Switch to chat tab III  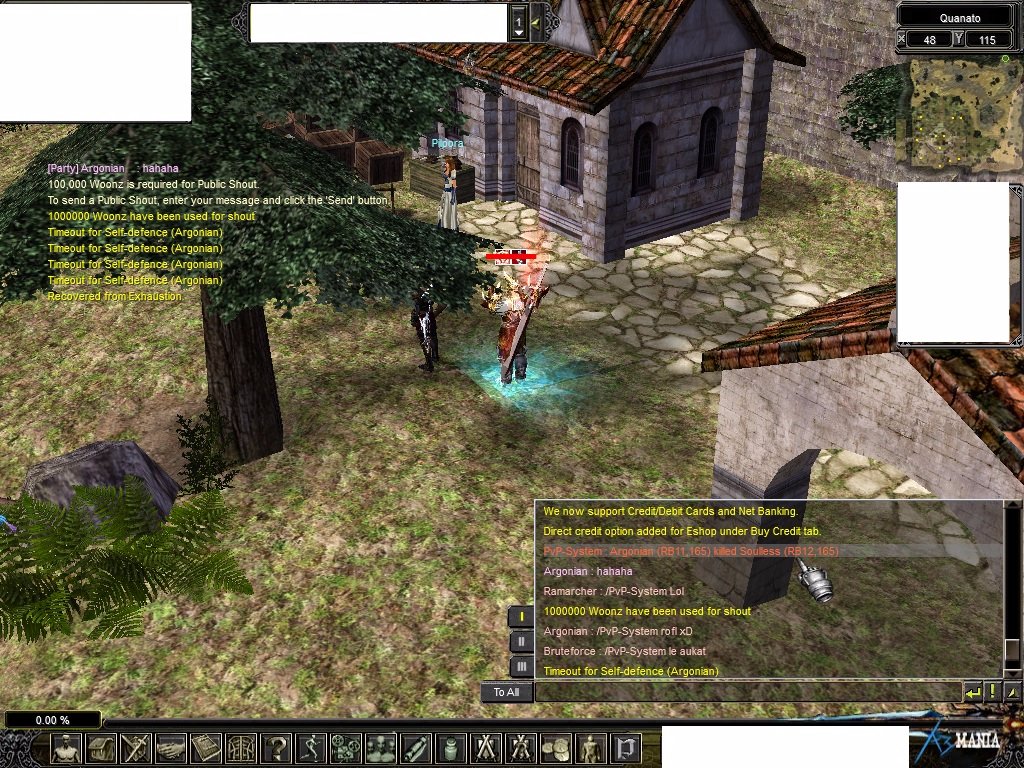(x=522, y=667)
